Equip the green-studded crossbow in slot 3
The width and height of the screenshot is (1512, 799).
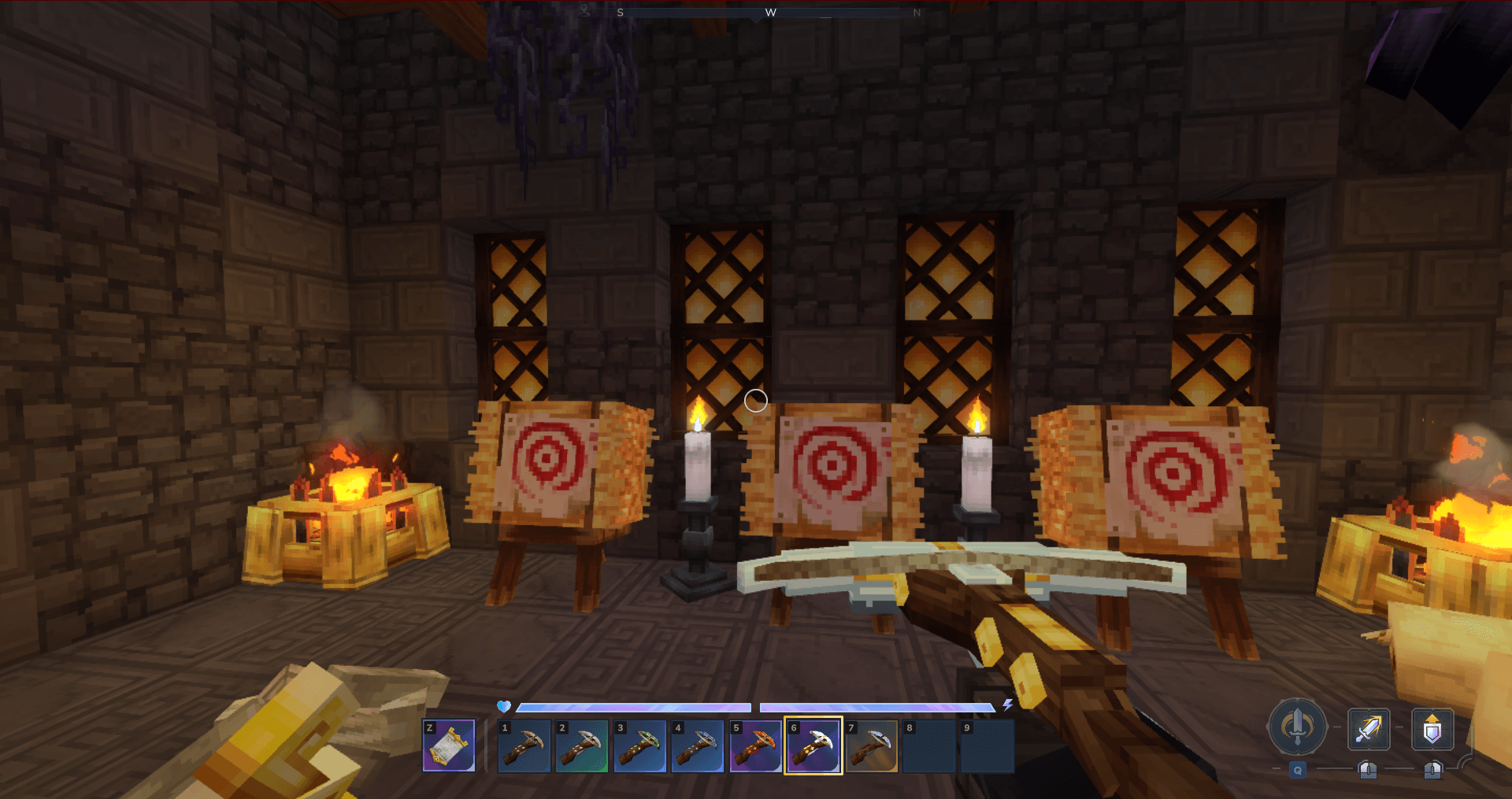tap(639, 745)
